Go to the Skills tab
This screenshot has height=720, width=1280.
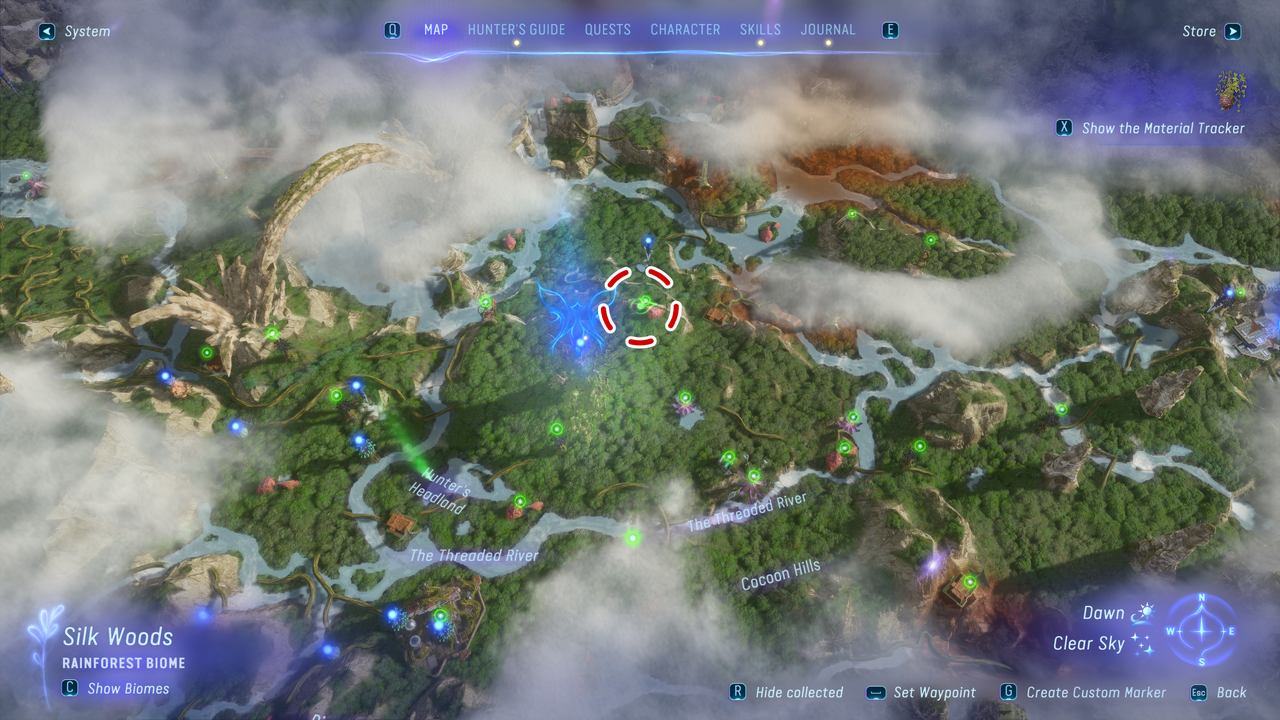point(760,30)
